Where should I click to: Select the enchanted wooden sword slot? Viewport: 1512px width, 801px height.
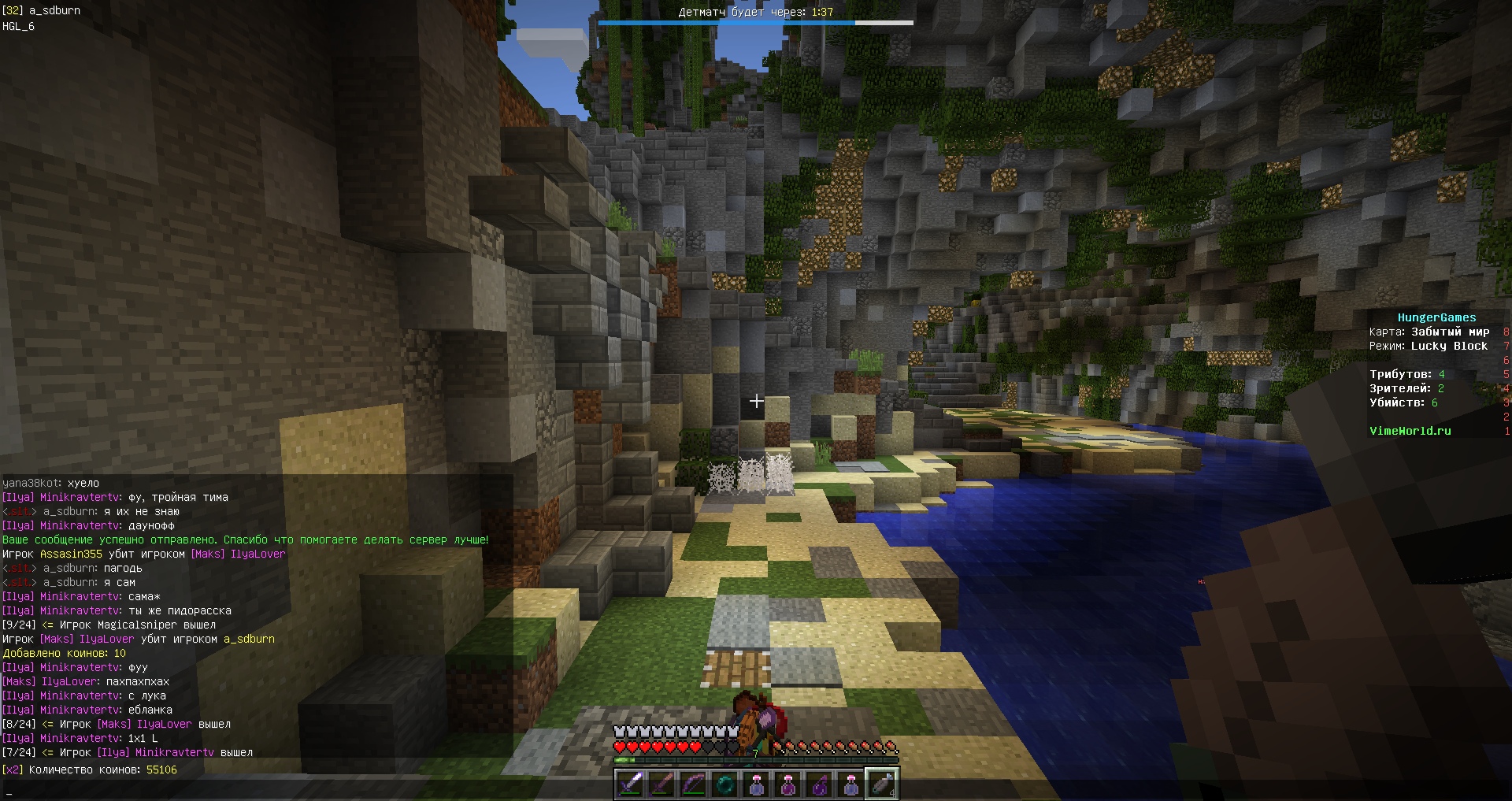(661, 784)
